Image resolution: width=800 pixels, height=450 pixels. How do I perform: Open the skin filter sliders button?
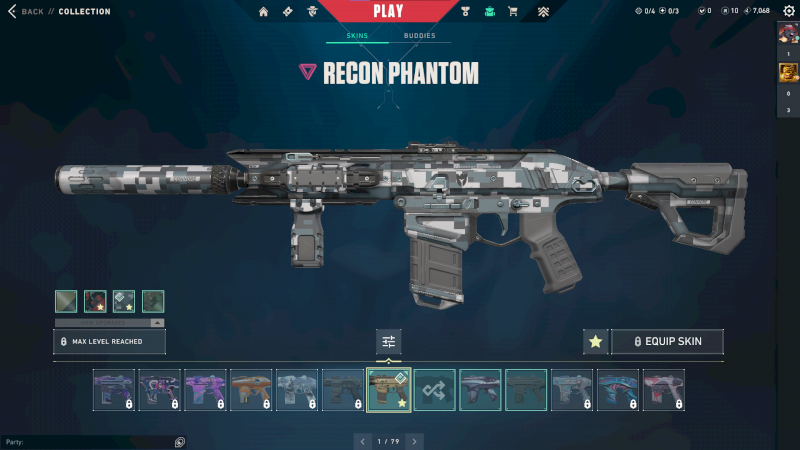pyautogui.click(x=389, y=342)
